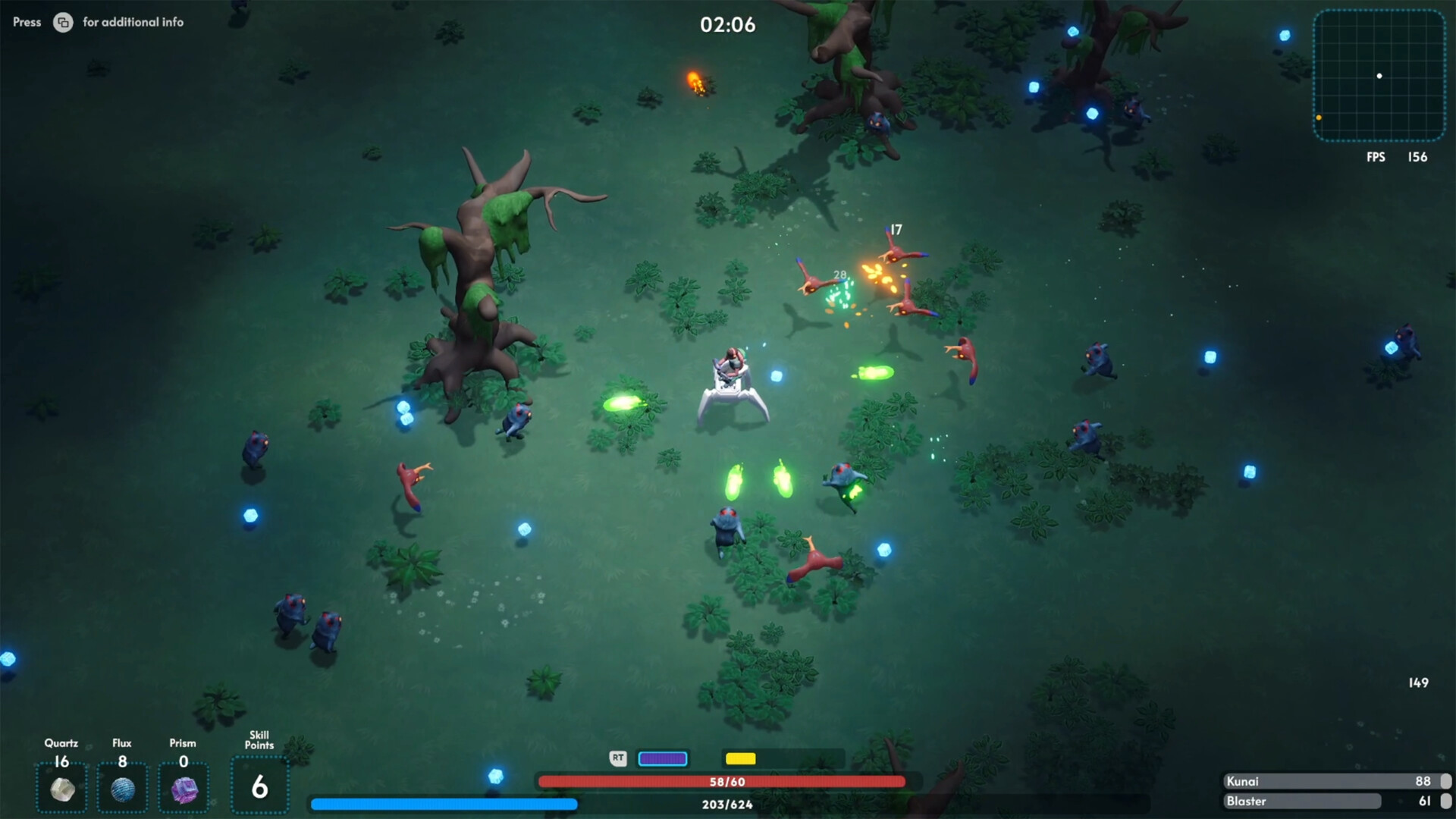Click the controller icon for additional info
Image resolution: width=1456 pixels, height=819 pixels.
[62, 23]
